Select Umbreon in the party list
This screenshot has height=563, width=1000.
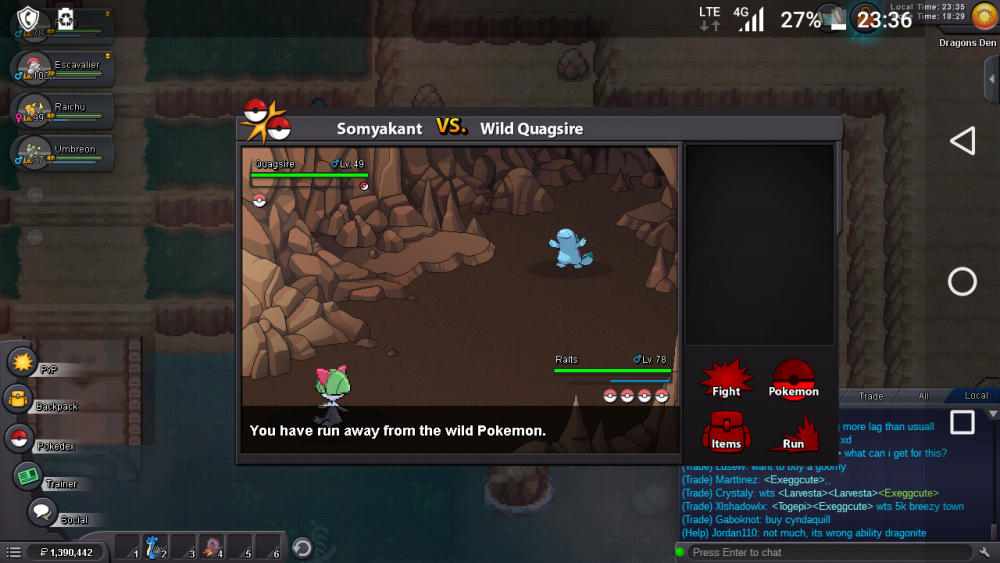click(62, 152)
